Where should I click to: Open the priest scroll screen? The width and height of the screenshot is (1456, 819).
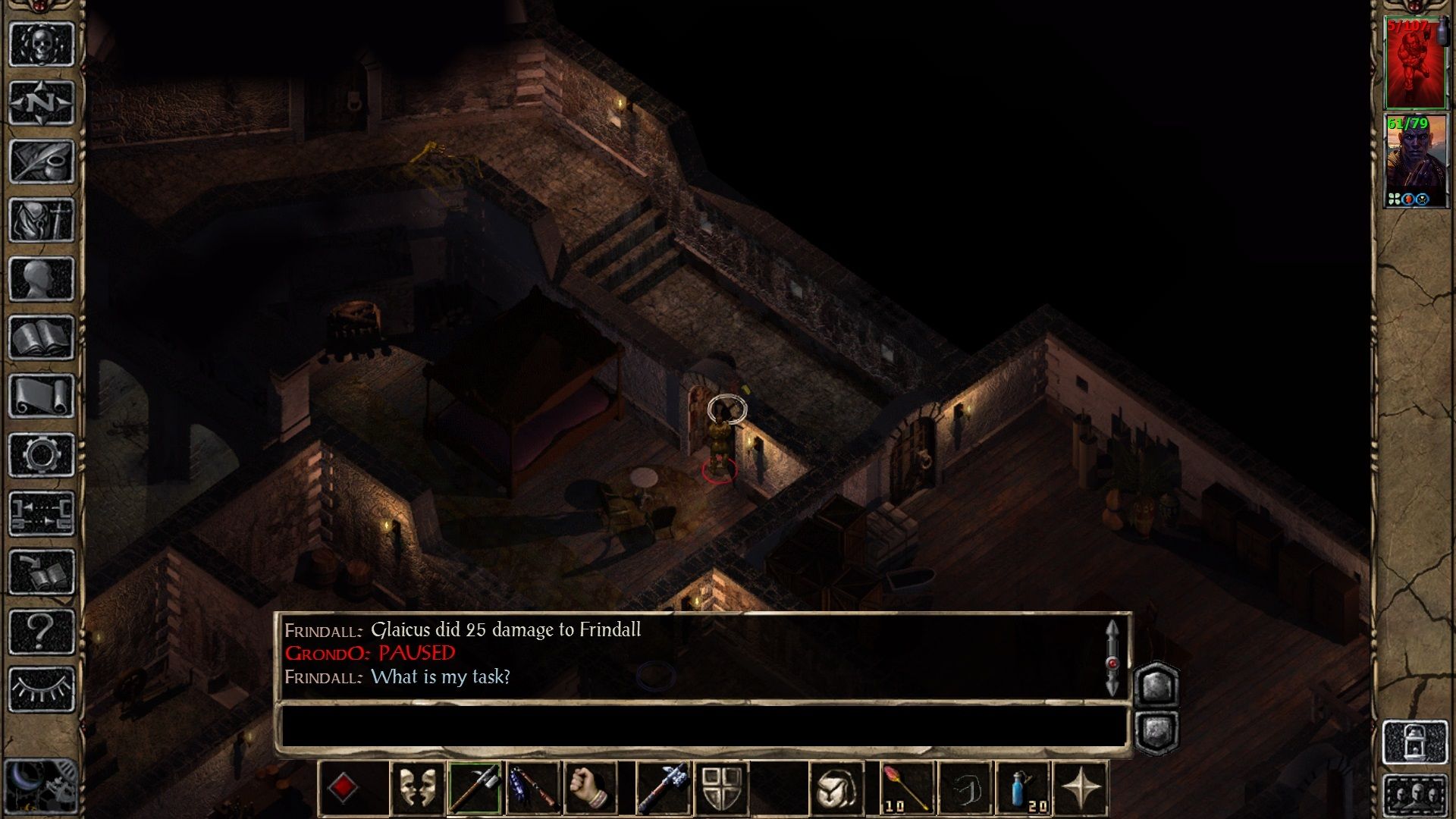tap(41, 396)
